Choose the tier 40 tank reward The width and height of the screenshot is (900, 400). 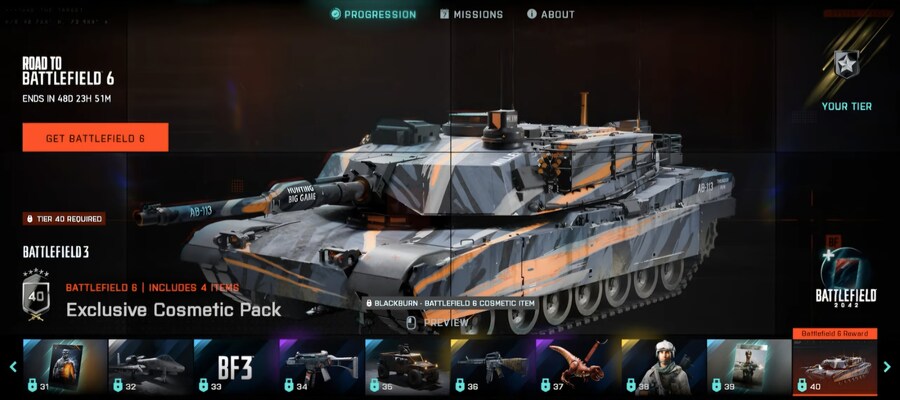tap(834, 368)
